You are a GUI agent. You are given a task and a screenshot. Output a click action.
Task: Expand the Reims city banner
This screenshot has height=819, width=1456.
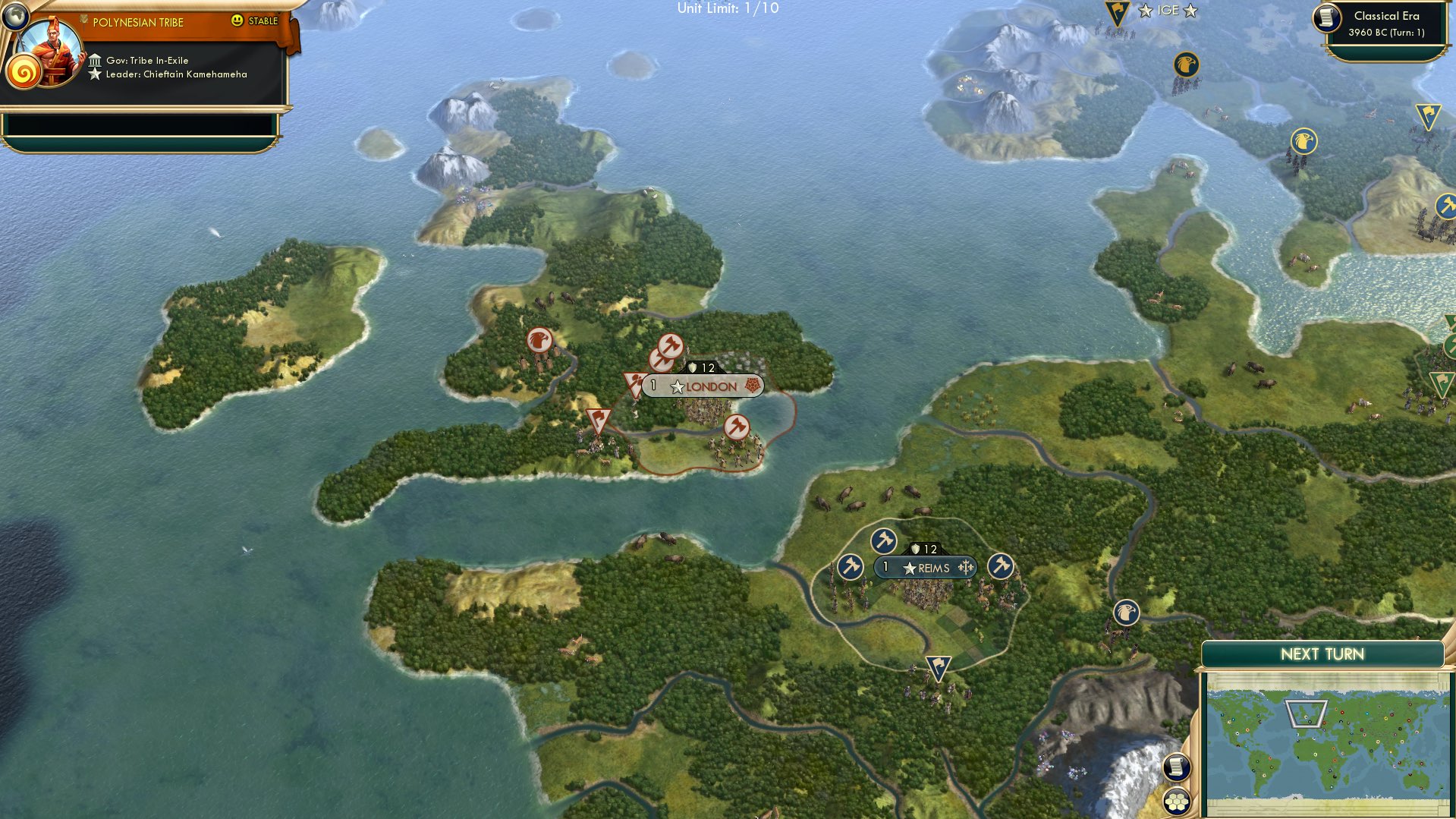(927, 567)
